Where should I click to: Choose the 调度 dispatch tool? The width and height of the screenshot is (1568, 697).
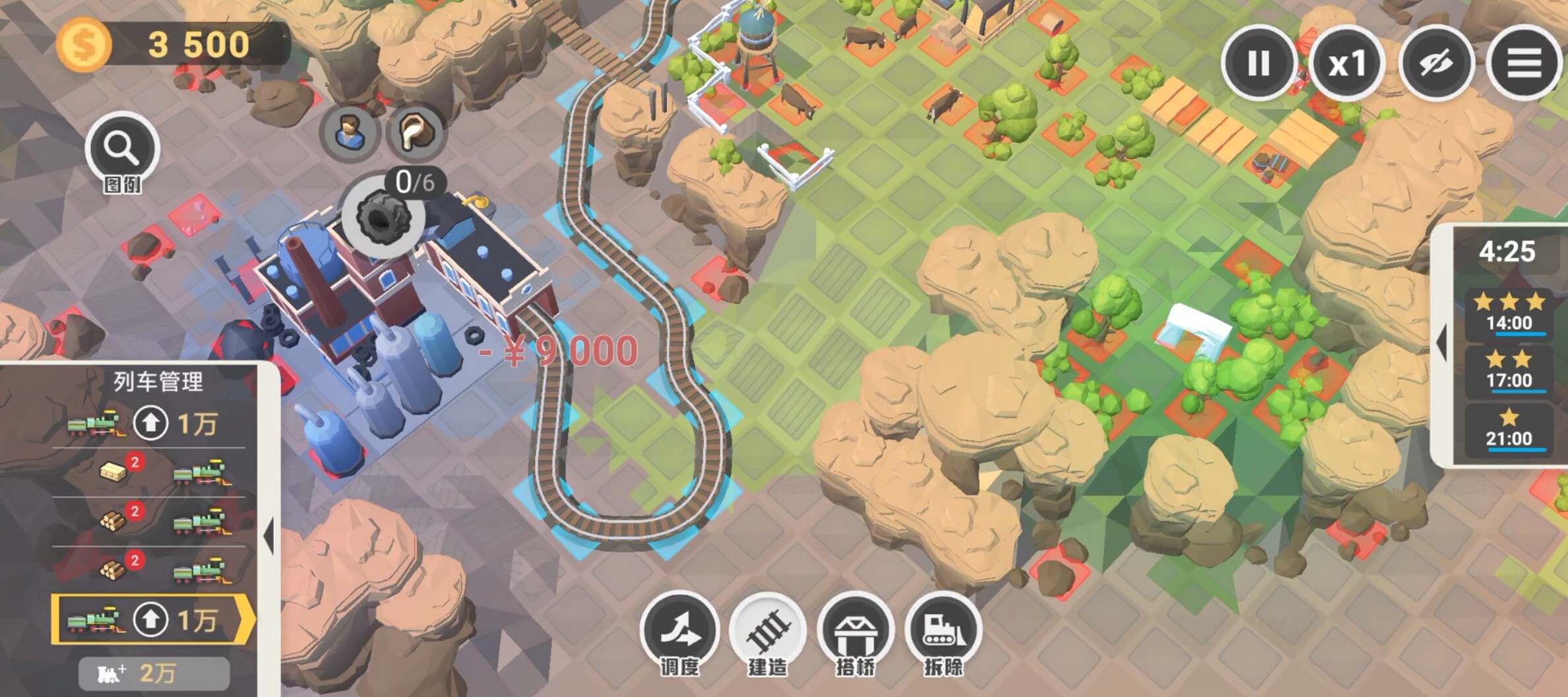point(679,632)
